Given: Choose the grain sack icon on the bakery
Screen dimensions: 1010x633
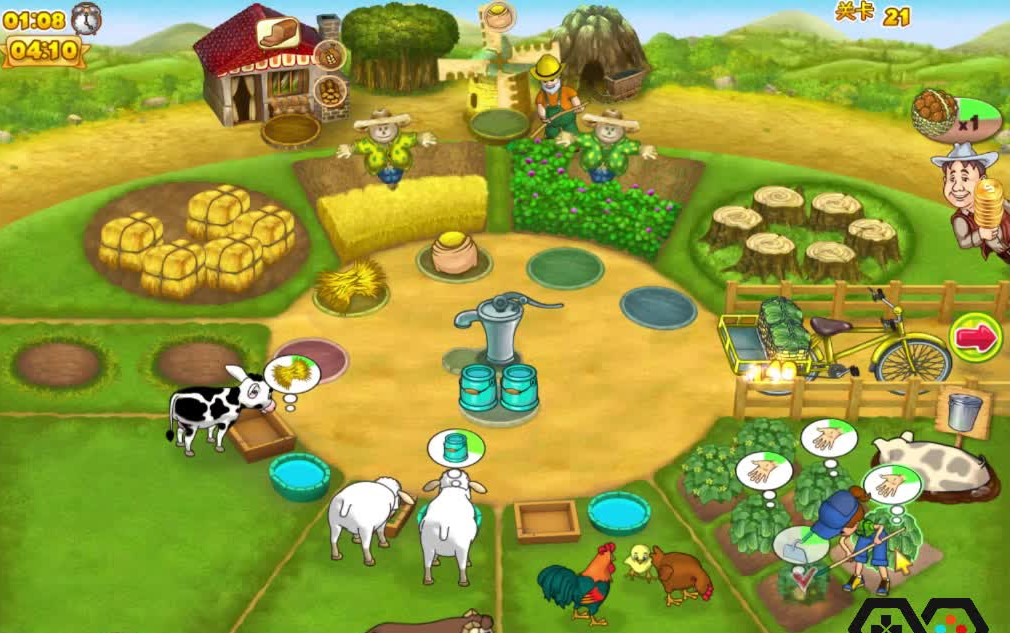Looking at the screenshot, I should tap(329, 54).
